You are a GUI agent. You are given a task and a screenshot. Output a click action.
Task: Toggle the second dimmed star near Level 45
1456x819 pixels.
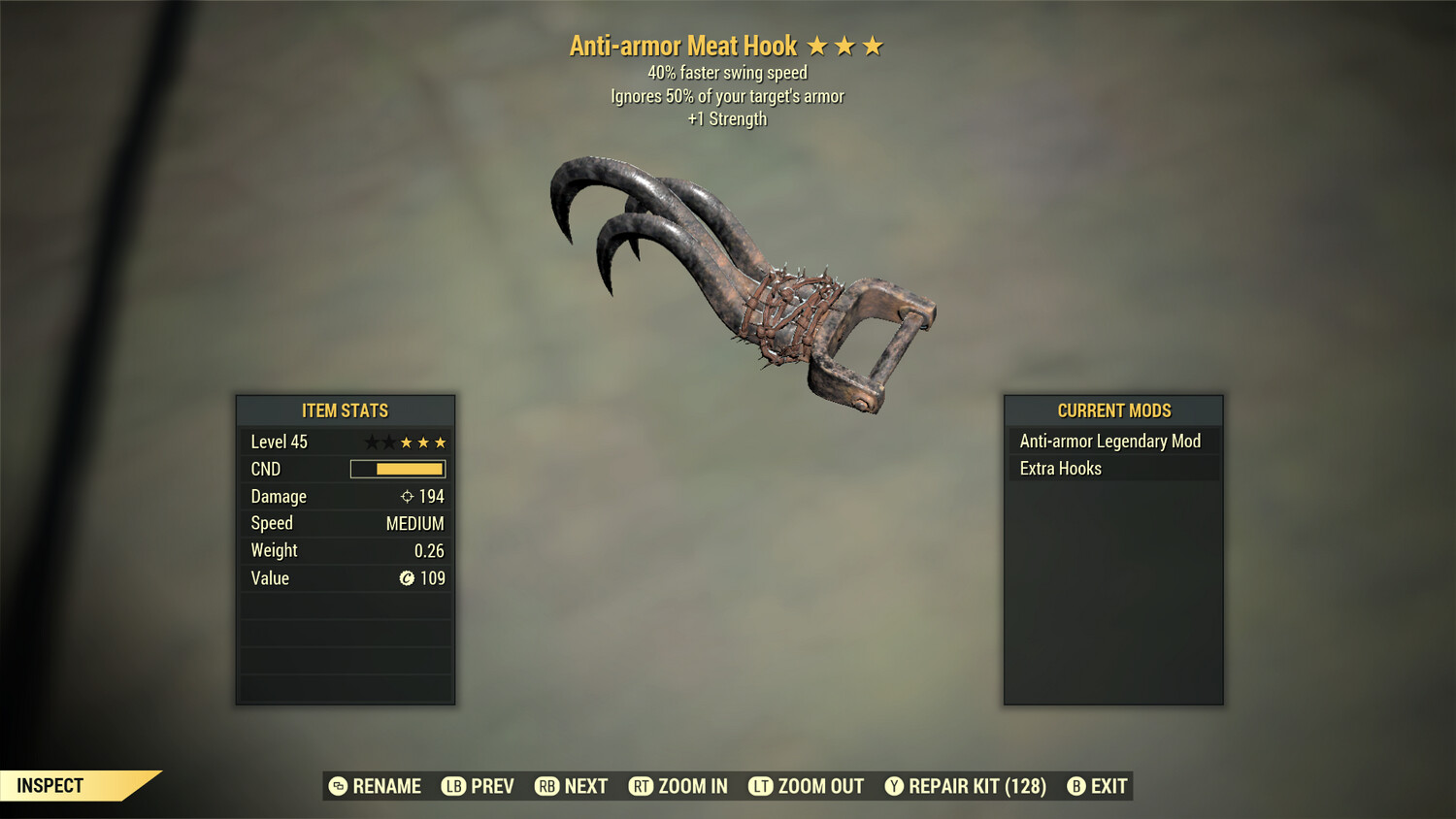click(x=388, y=442)
